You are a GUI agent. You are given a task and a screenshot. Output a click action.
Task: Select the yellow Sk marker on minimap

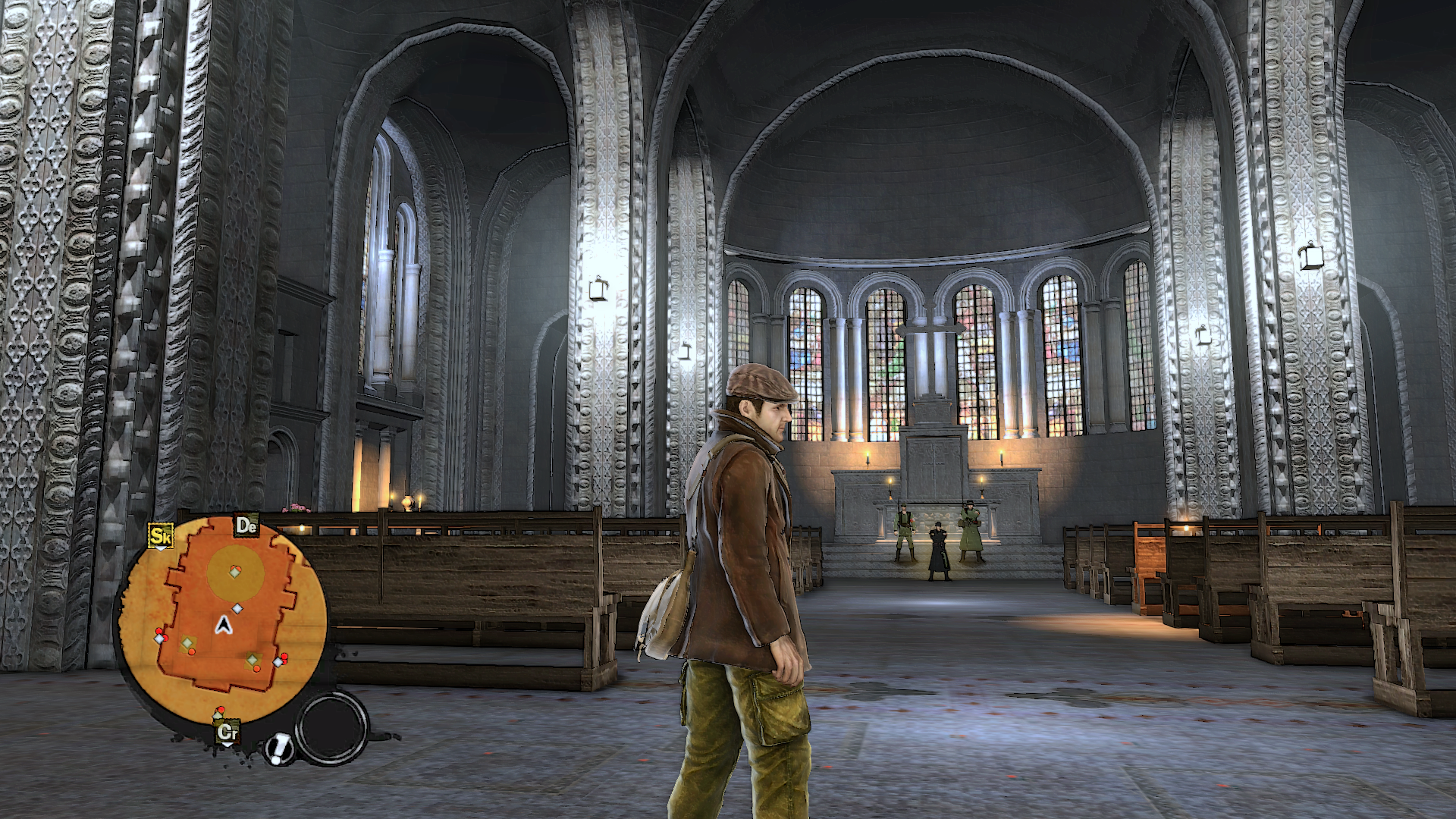pos(160,536)
